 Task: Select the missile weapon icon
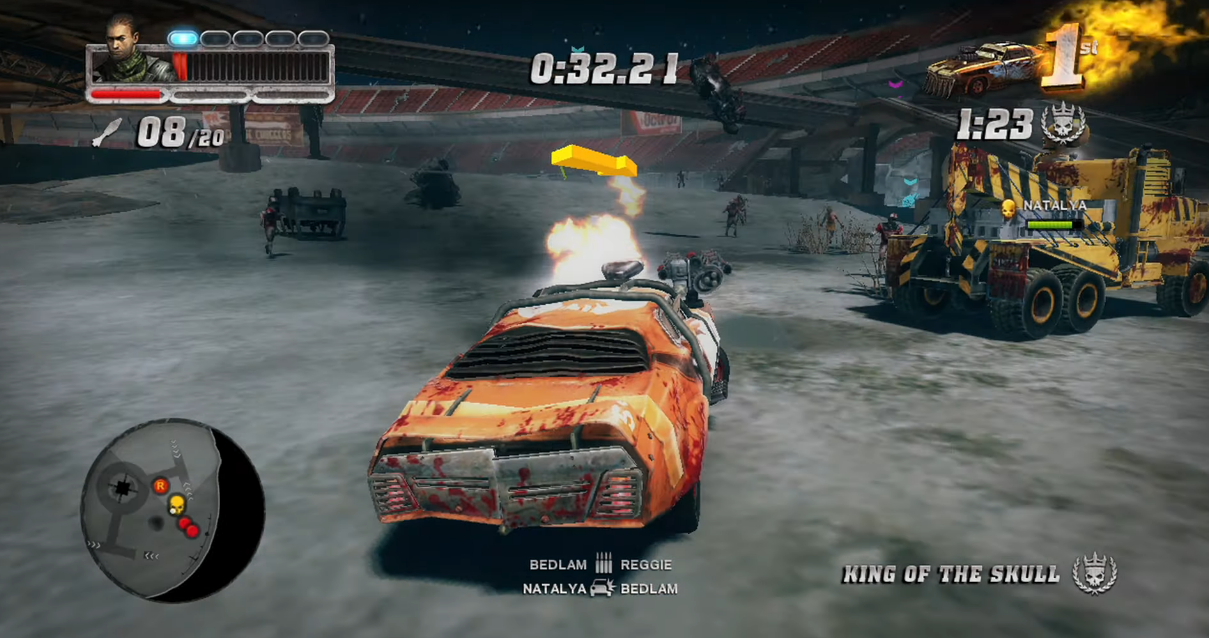tap(108, 132)
